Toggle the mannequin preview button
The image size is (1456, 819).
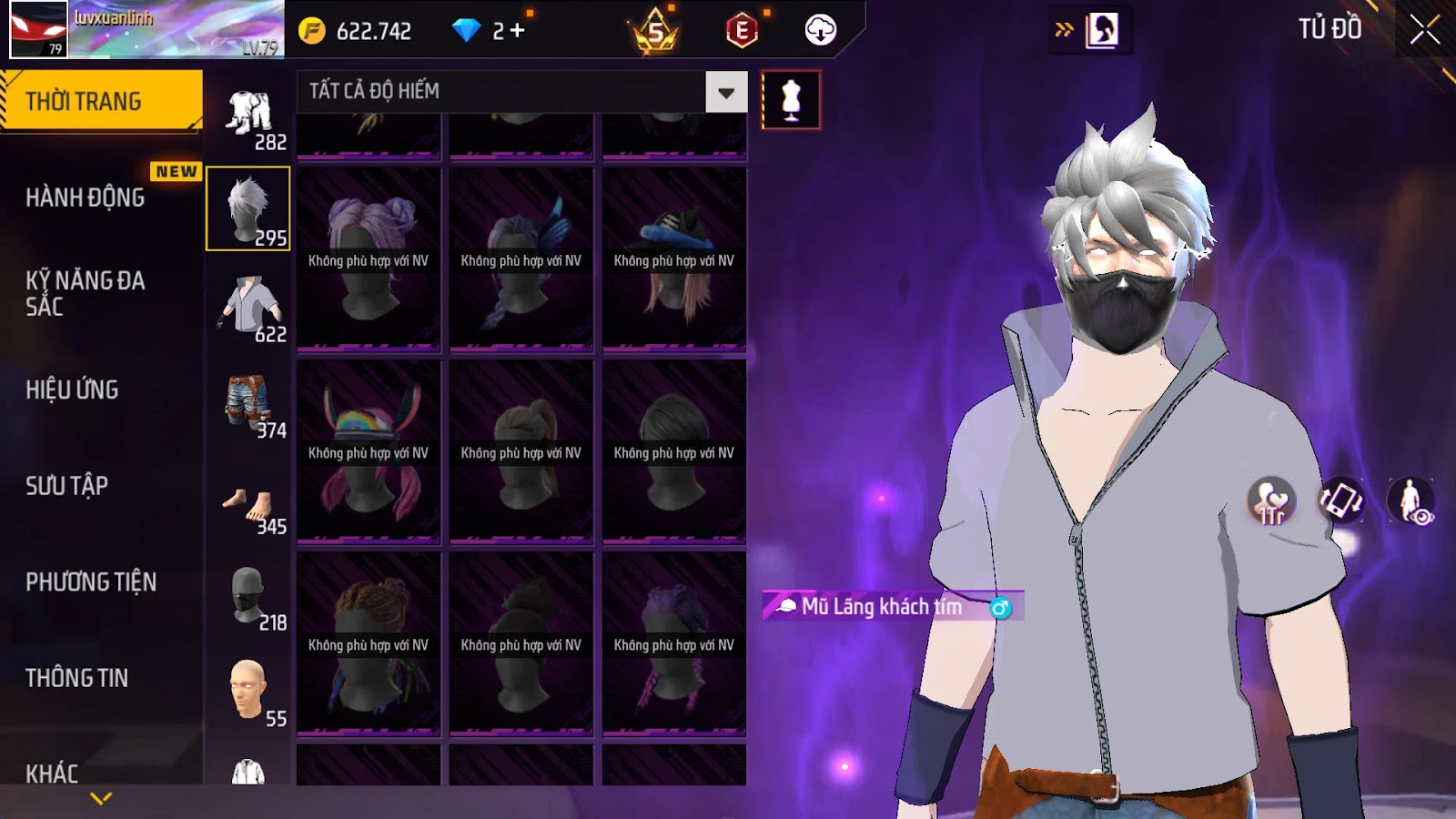(791, 100)
